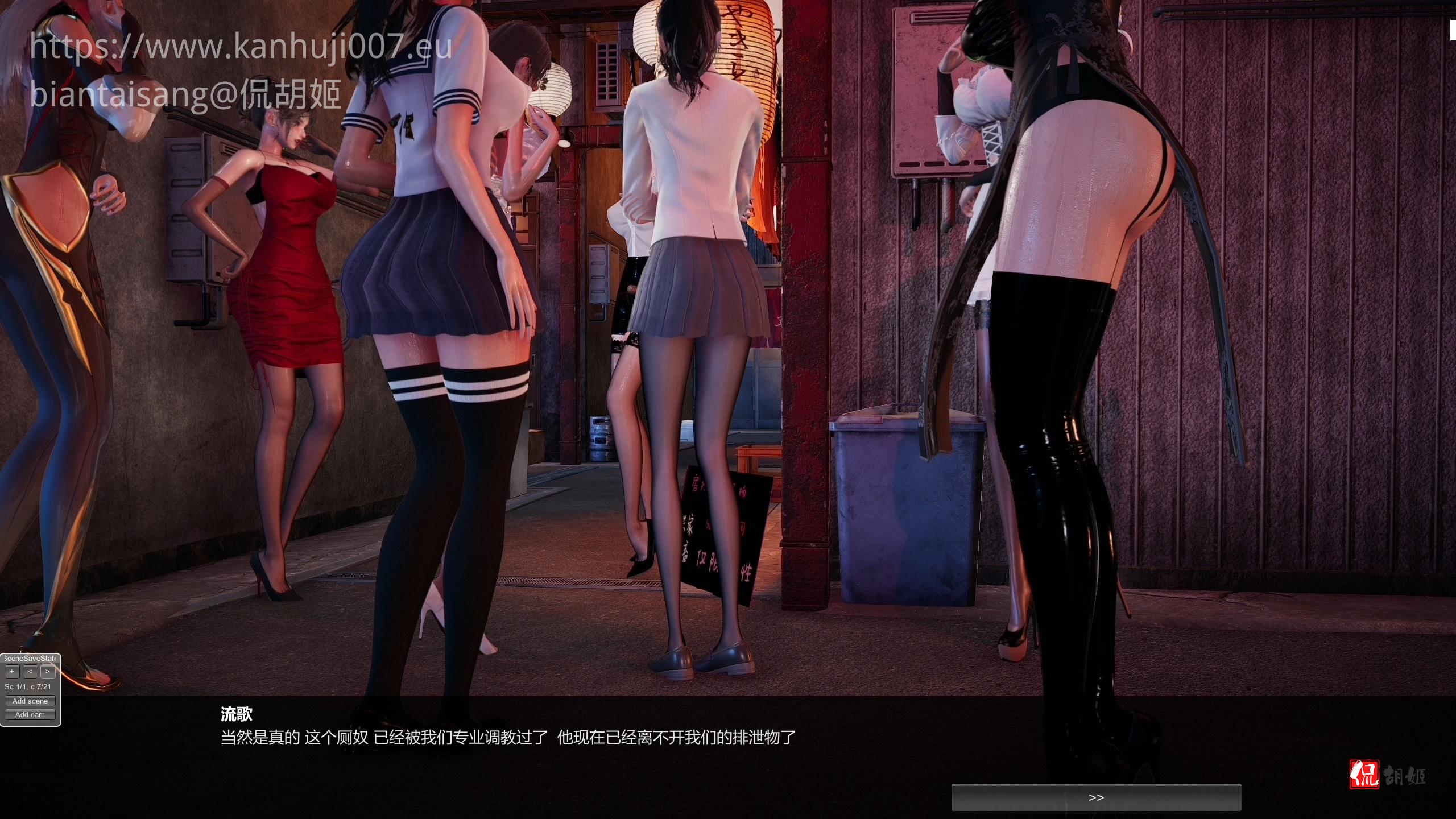Viewport: 1456px width, 819px height.
Task: Click the Add scene button
Action: [x=30, y=701]
